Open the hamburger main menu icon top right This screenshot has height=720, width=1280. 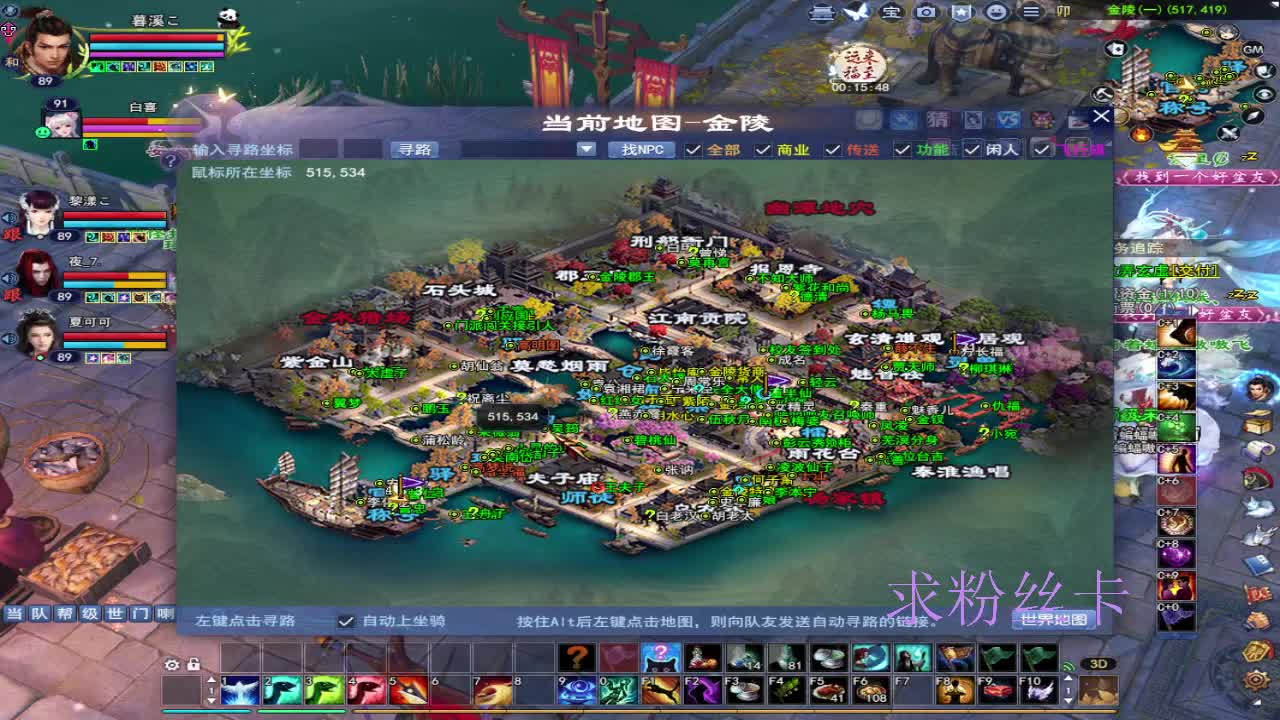[1030, 12]
